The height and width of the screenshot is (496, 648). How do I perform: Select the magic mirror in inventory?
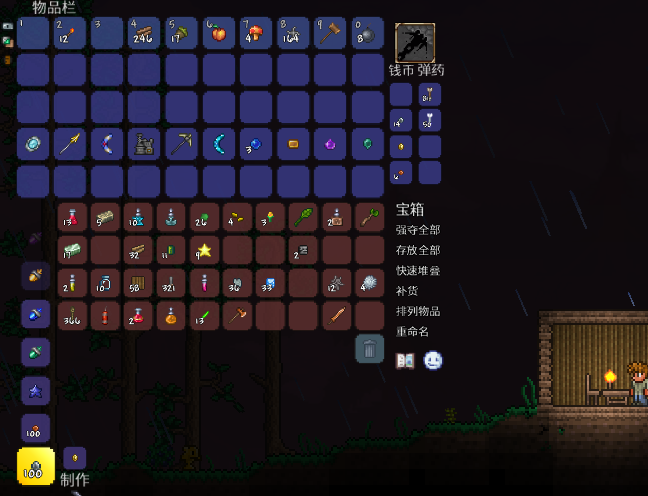point(33,145)
